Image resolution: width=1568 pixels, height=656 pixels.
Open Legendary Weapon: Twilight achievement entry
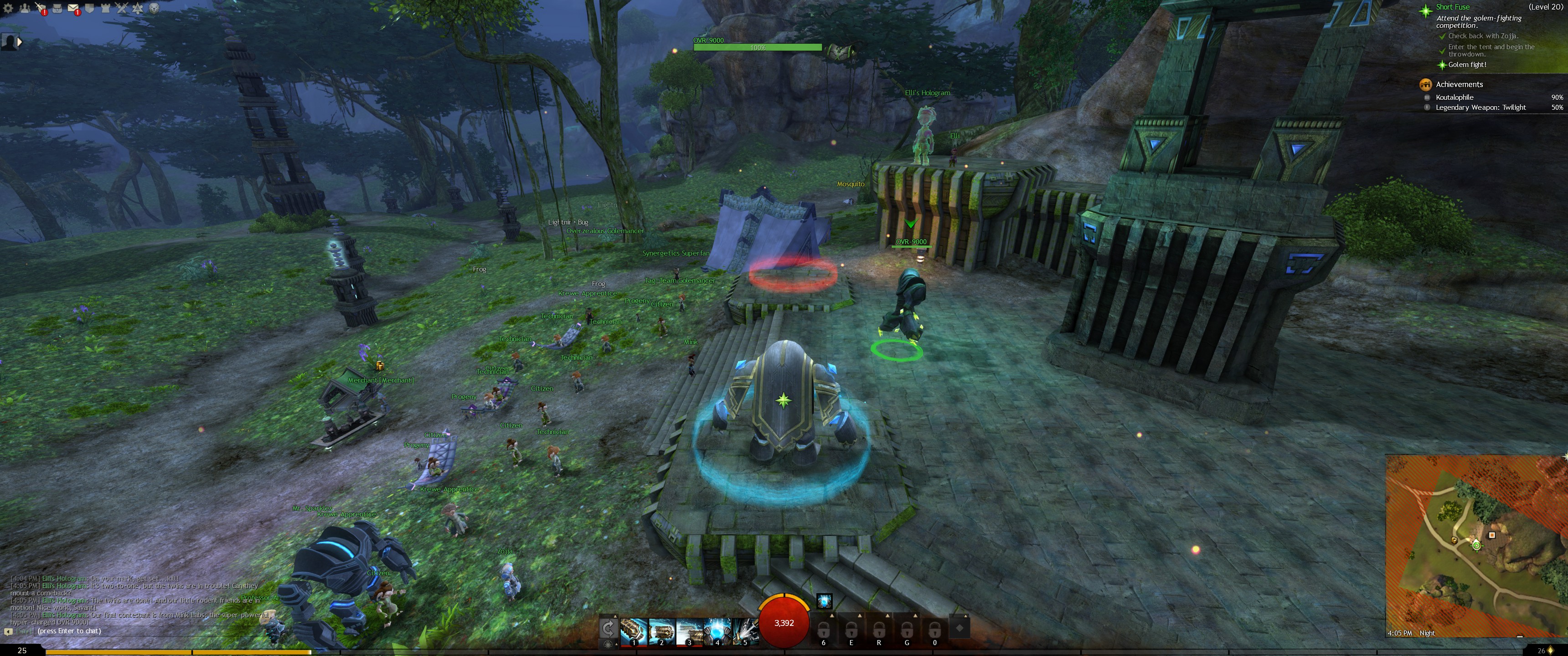pyautogui.click(x=1480, y=108)
